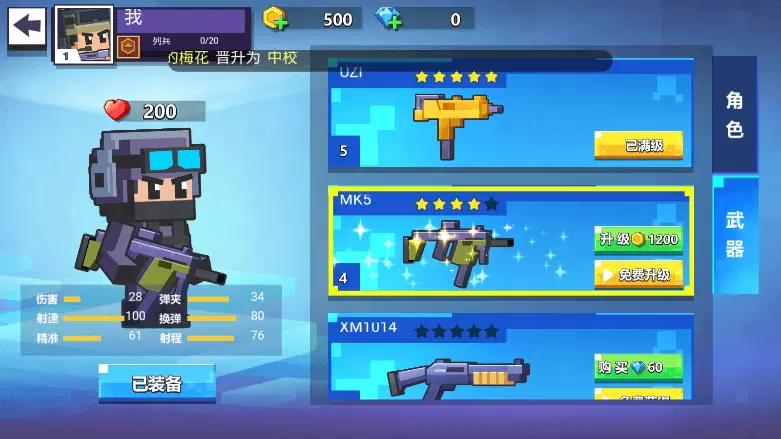Add more gold coins
Viewport: 781px width, 439px height.
pos(275,18)
